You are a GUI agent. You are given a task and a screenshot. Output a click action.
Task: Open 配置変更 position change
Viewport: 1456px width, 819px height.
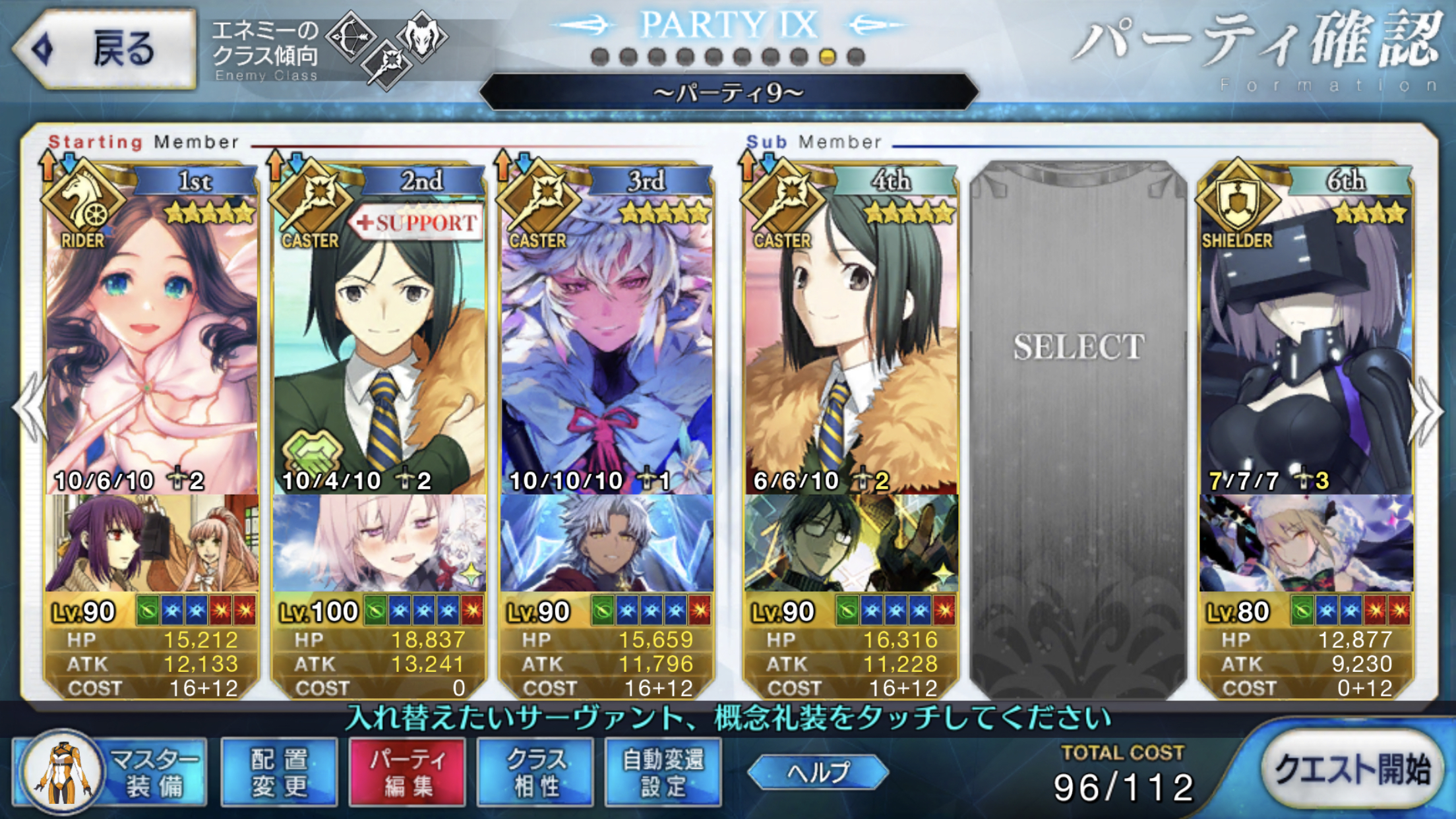[x=279, y=772]
